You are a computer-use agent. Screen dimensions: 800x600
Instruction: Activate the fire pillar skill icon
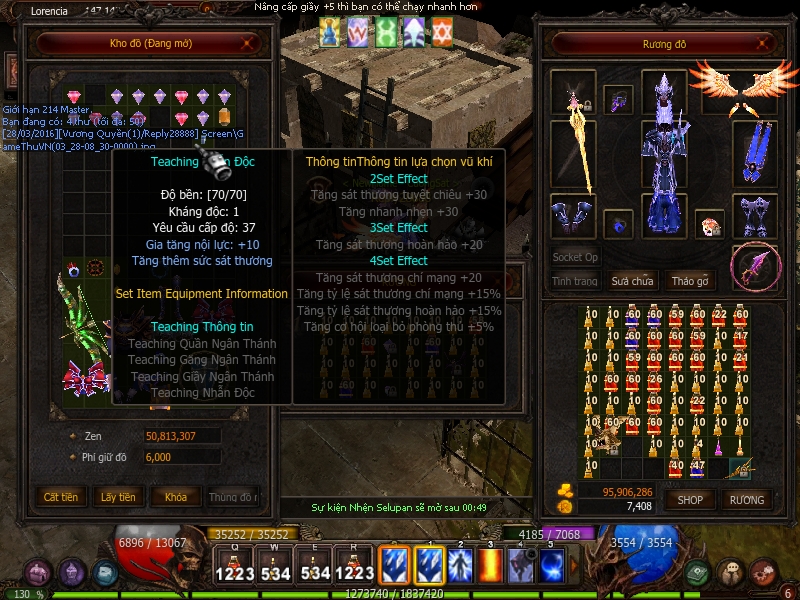point(490,565)
